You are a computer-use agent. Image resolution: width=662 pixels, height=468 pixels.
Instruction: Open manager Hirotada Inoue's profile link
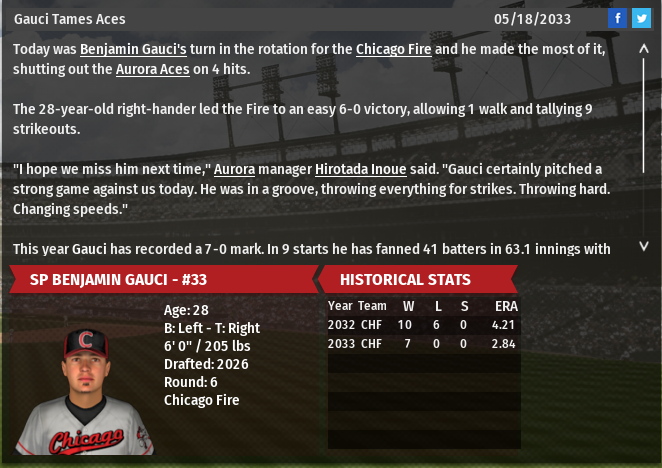click(x=360, y=169)
